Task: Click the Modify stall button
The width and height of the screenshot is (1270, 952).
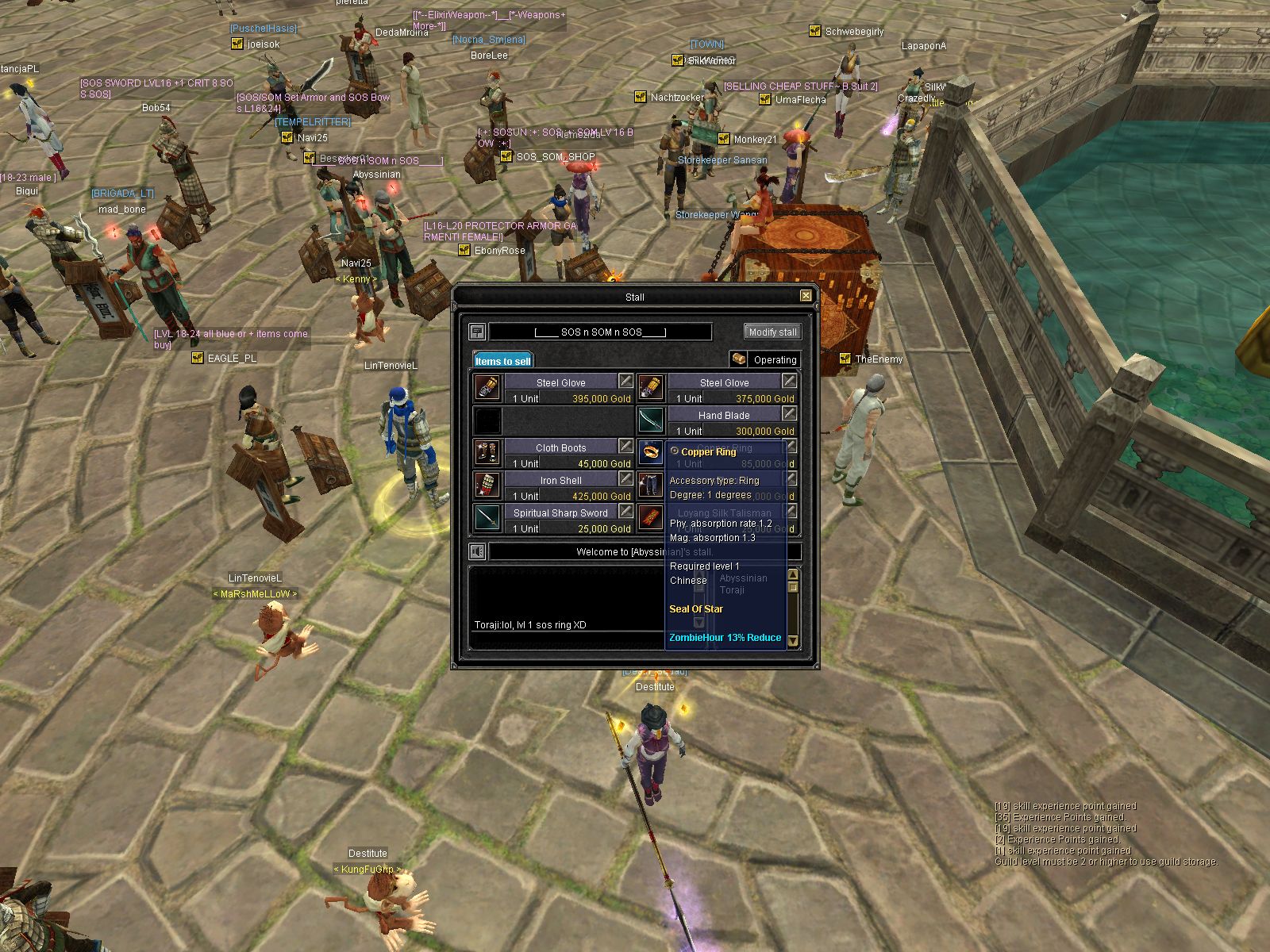Action: pos(772,332)
